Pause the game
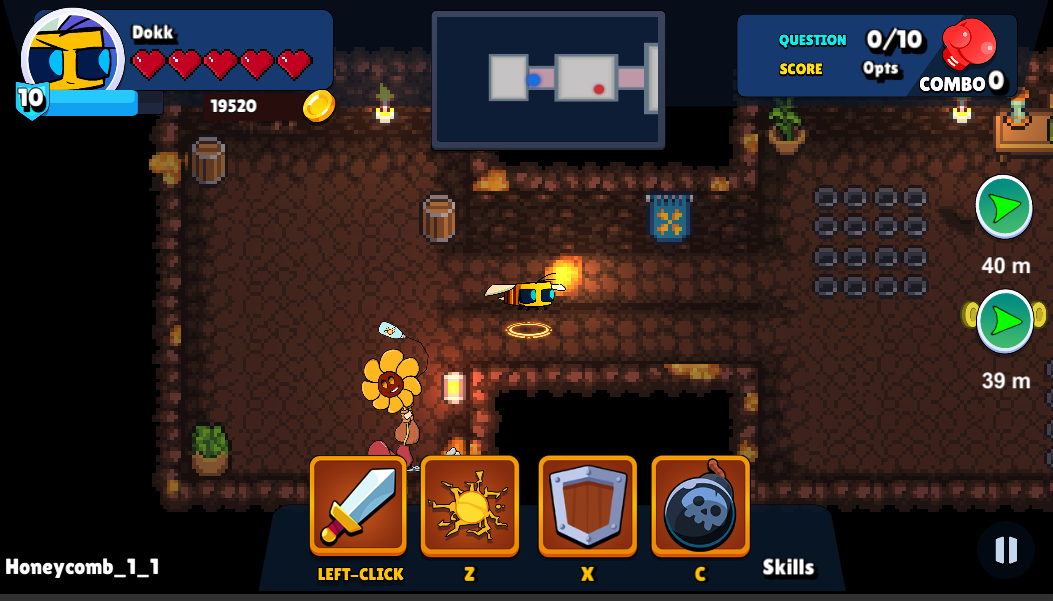Image resolution: width=1053 pixels, height=601 pixels. 1005,549
